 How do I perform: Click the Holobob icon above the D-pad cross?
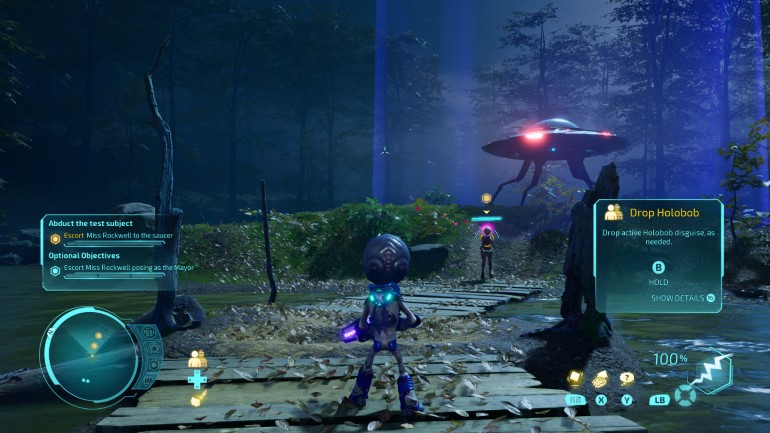click(x=197, y=358)
